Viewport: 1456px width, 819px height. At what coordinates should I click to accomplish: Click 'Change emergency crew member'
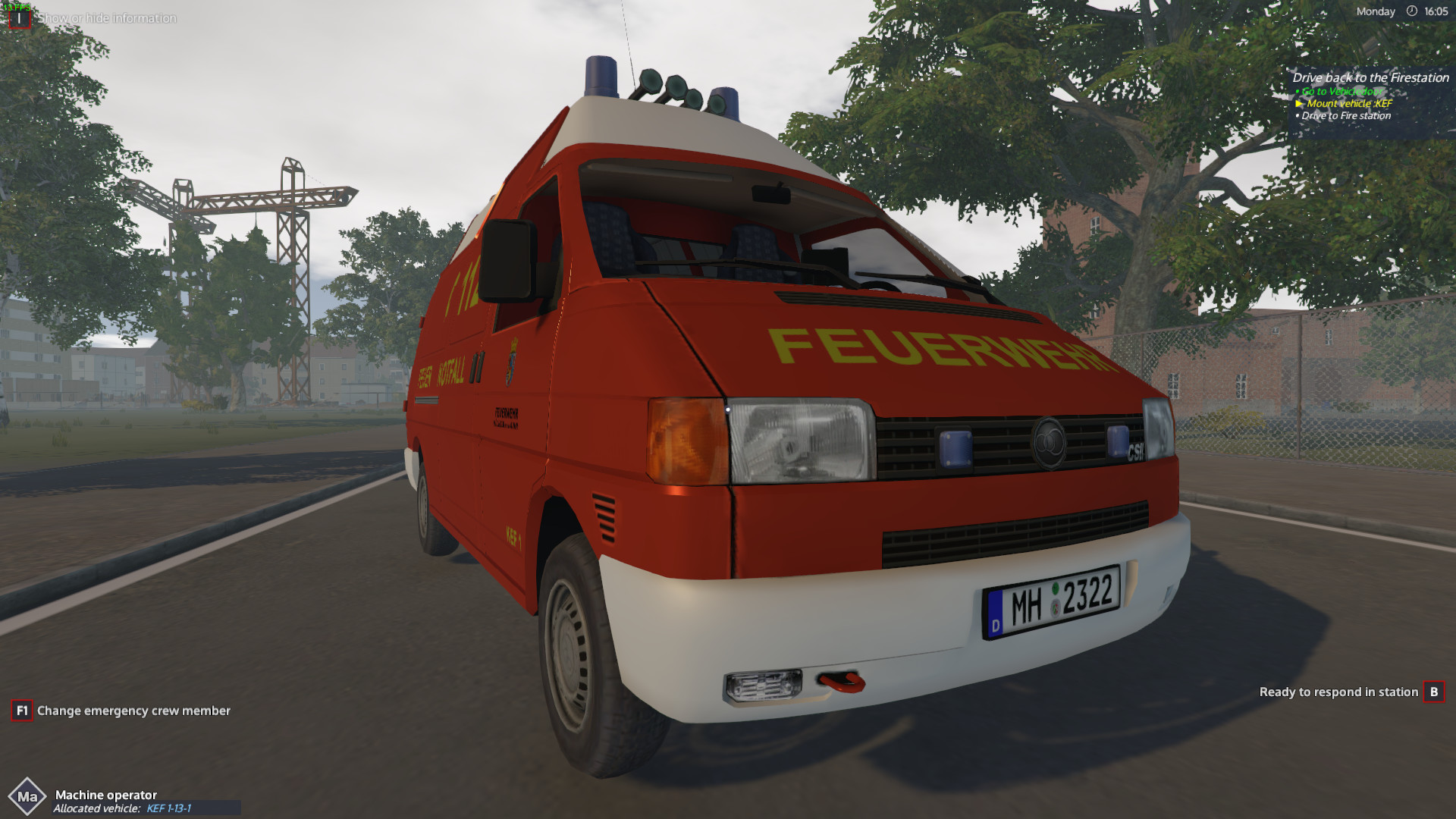tap(133, 711)
